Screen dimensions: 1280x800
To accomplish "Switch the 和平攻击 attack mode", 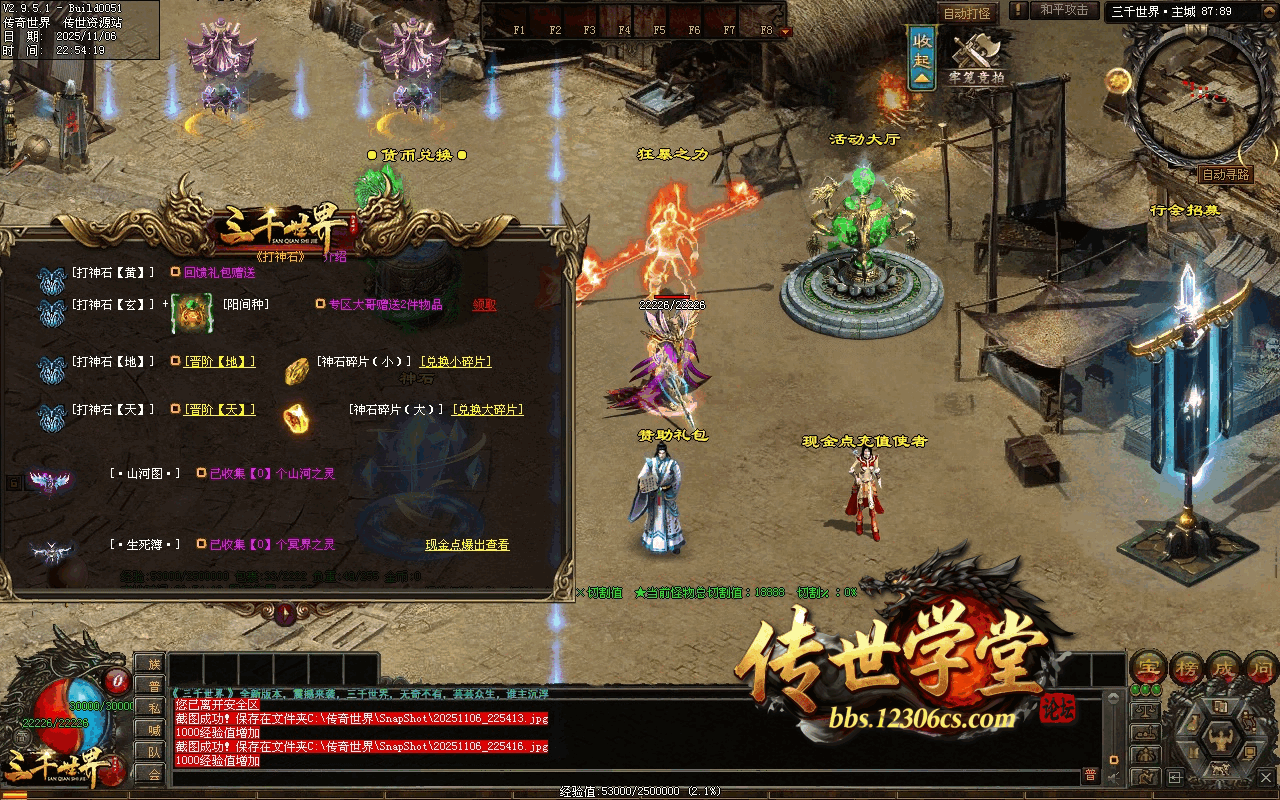I will [x=1063, y=10].
